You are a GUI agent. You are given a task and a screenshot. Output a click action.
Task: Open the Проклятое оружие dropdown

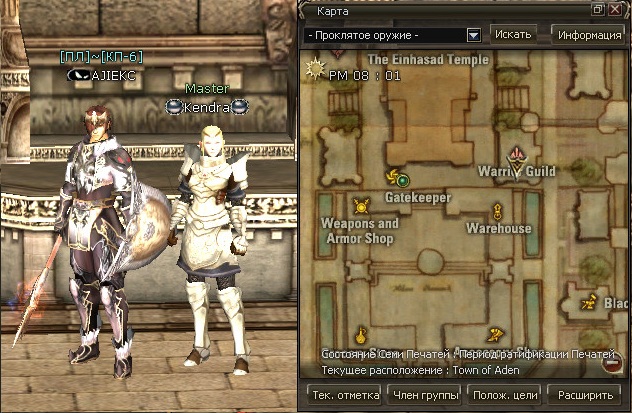[x=474, y=35]
